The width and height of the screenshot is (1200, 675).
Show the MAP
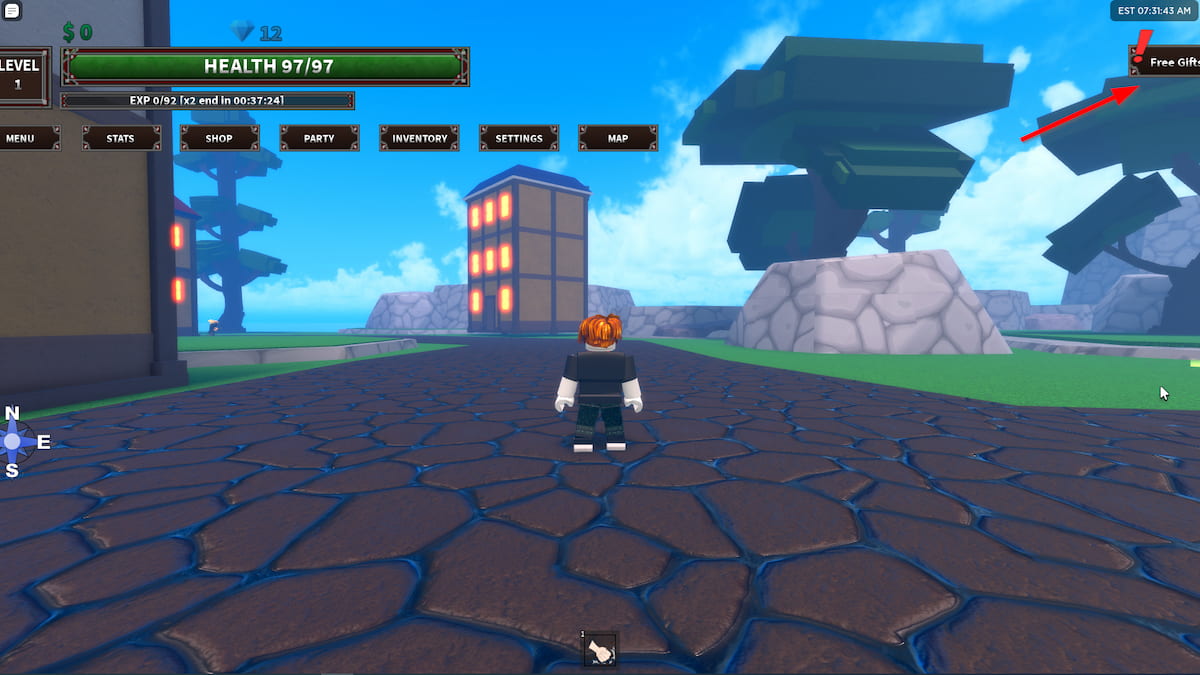tap(618, 138)
